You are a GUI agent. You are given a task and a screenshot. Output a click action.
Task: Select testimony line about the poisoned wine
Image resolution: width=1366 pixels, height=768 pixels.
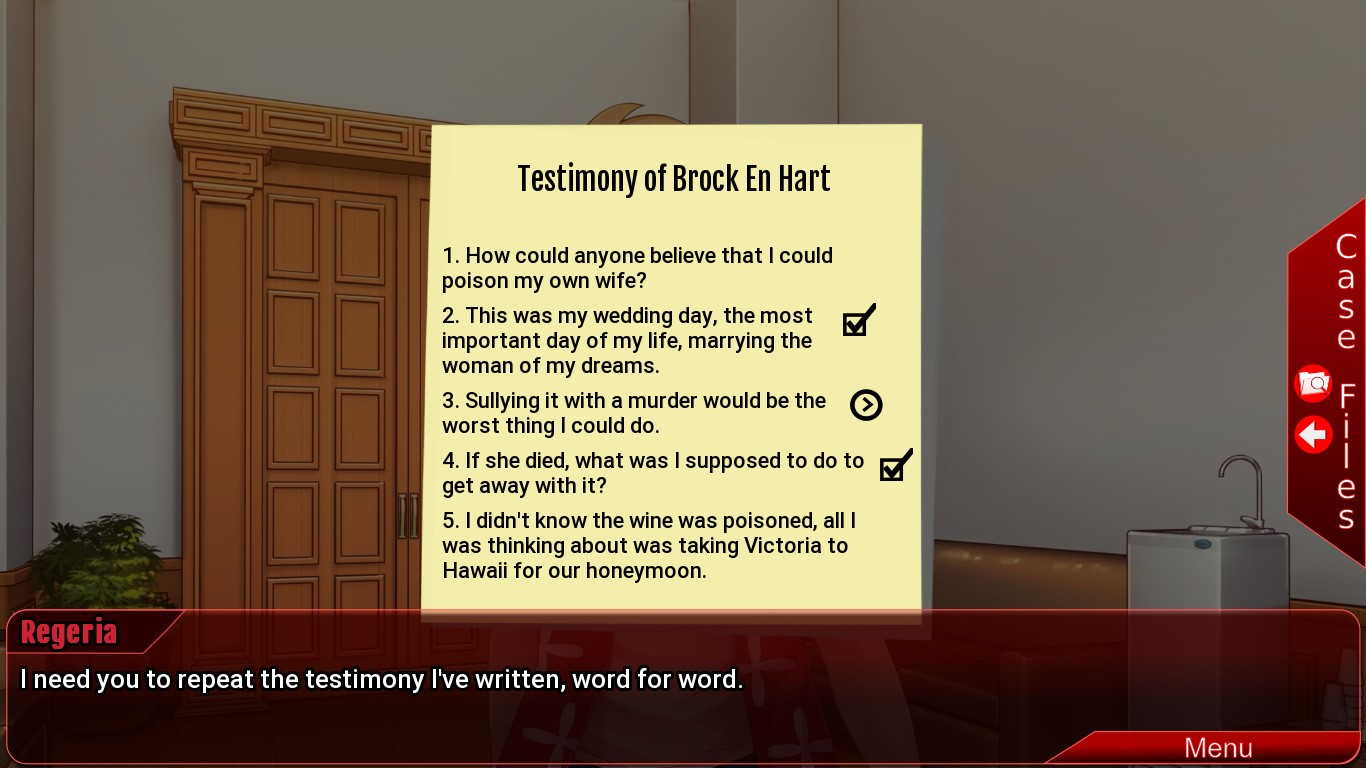click(x=648, y=545)
